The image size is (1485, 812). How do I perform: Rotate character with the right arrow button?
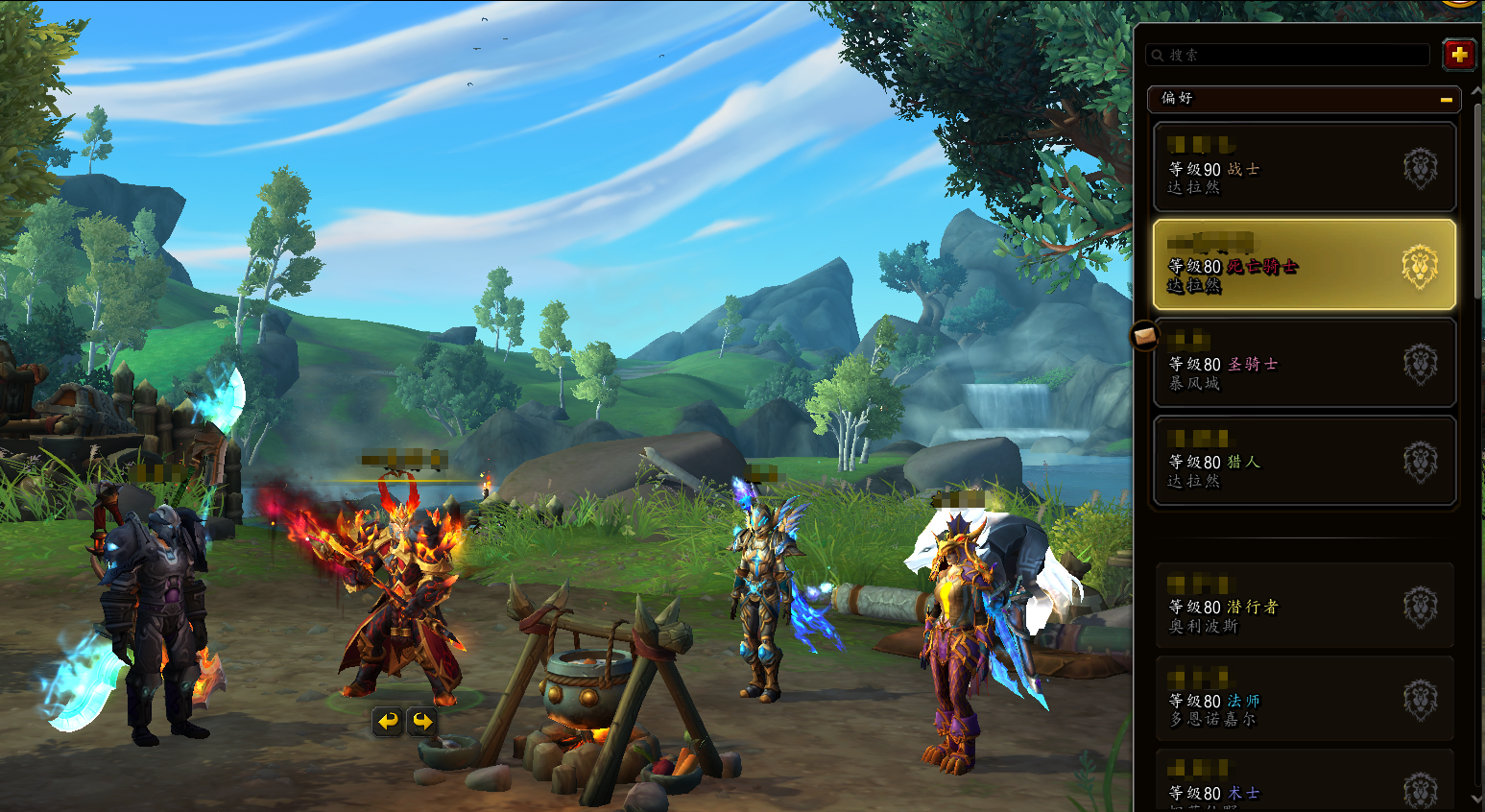(422, 721)
